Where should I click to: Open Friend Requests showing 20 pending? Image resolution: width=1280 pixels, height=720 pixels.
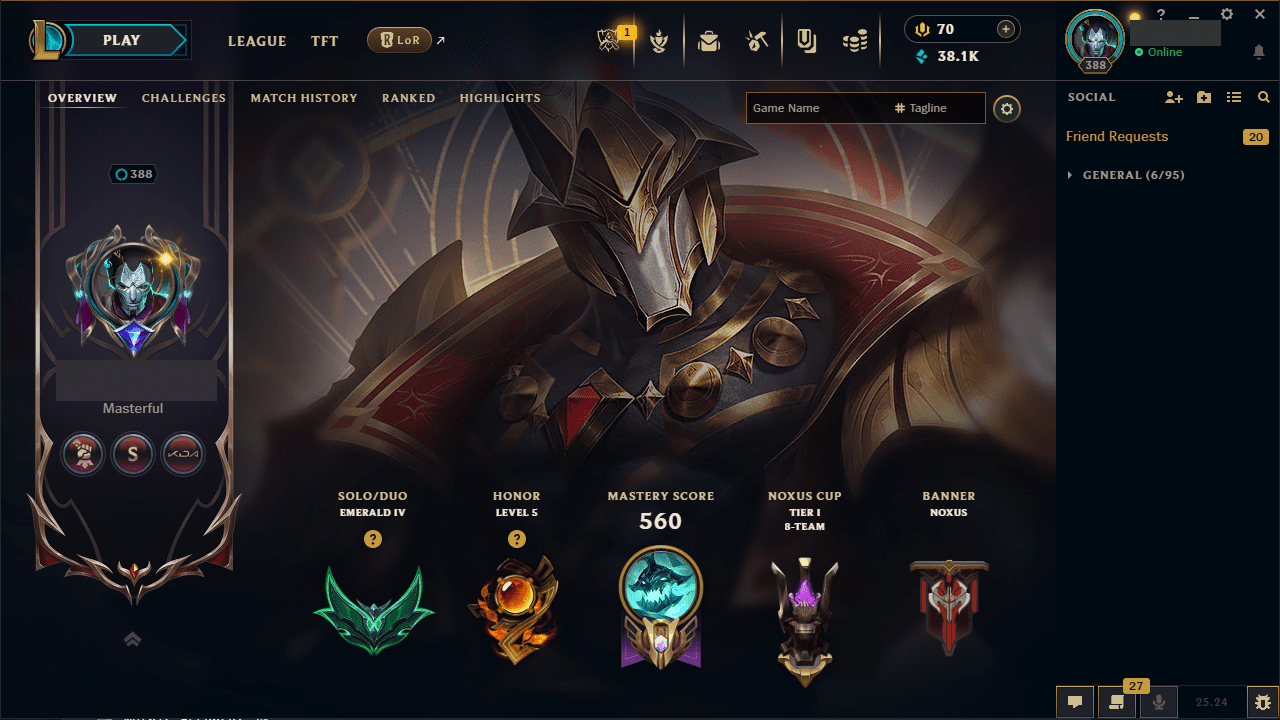tap(1117, 136)
